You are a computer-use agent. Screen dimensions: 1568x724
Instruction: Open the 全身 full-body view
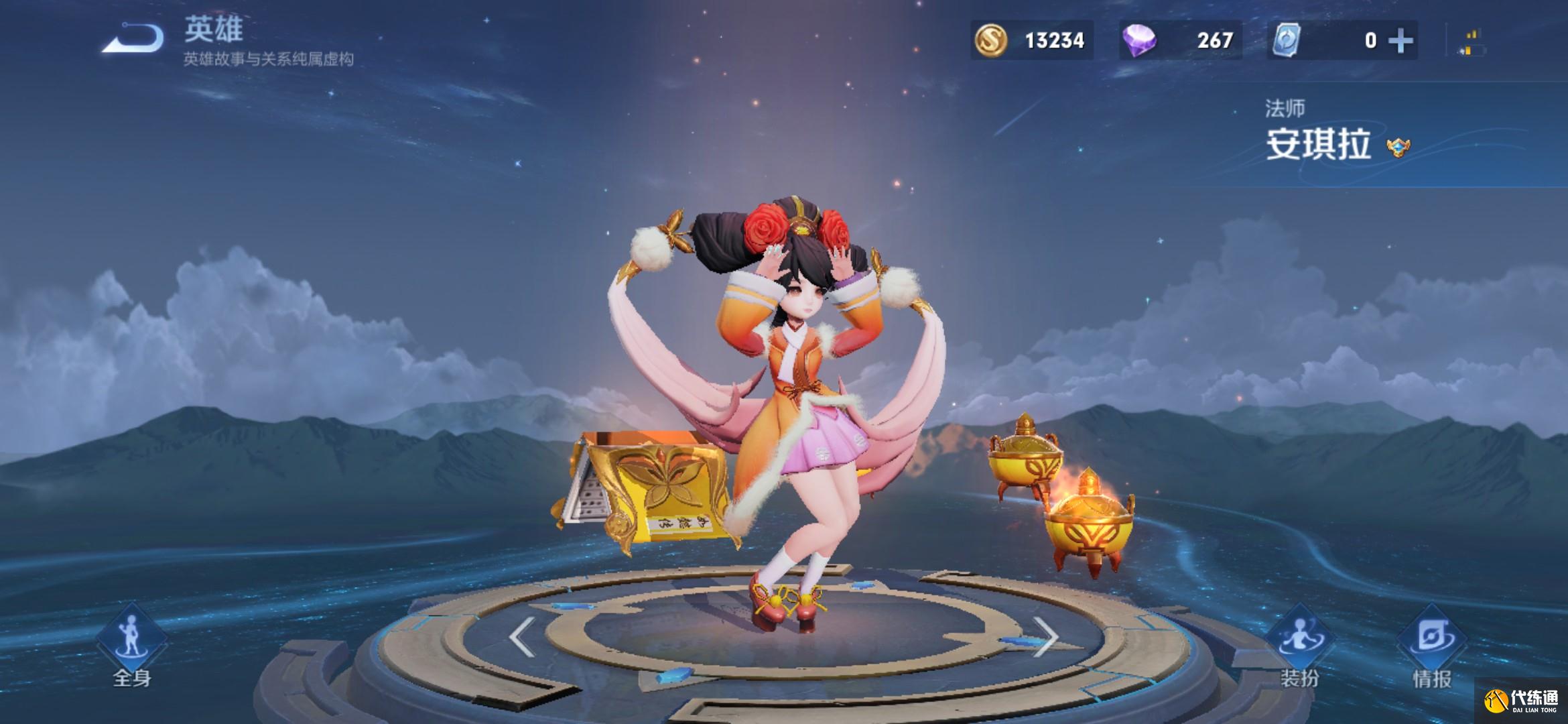(x=131, y=645)
